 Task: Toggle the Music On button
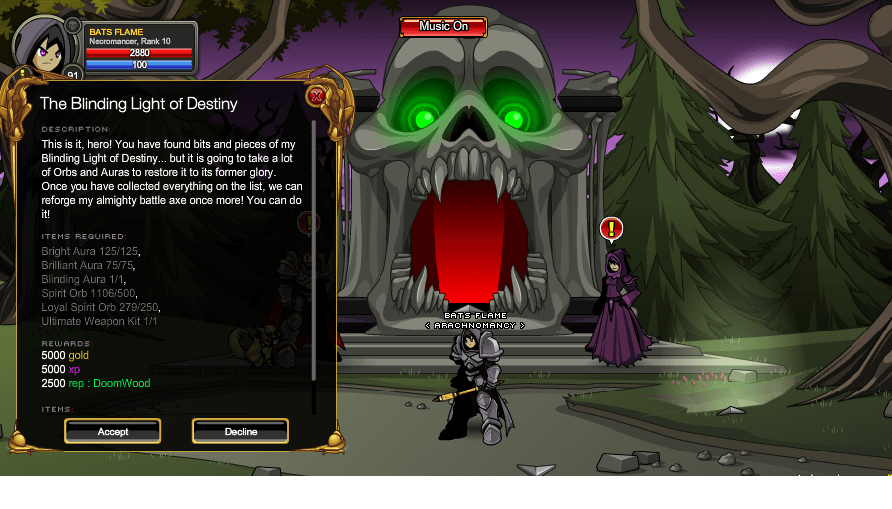point(443,27)
